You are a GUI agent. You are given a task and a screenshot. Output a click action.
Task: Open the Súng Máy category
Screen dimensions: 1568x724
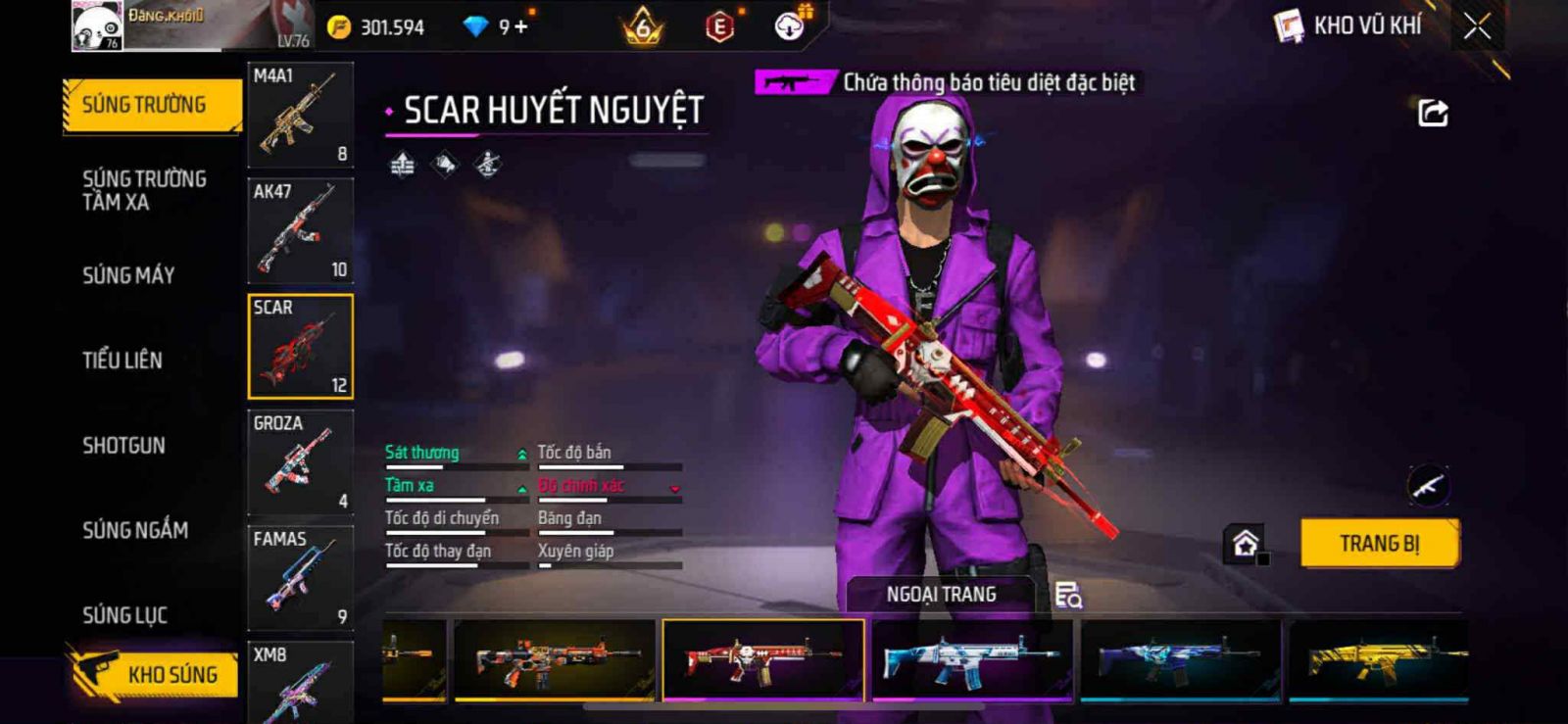click(128, 275)
